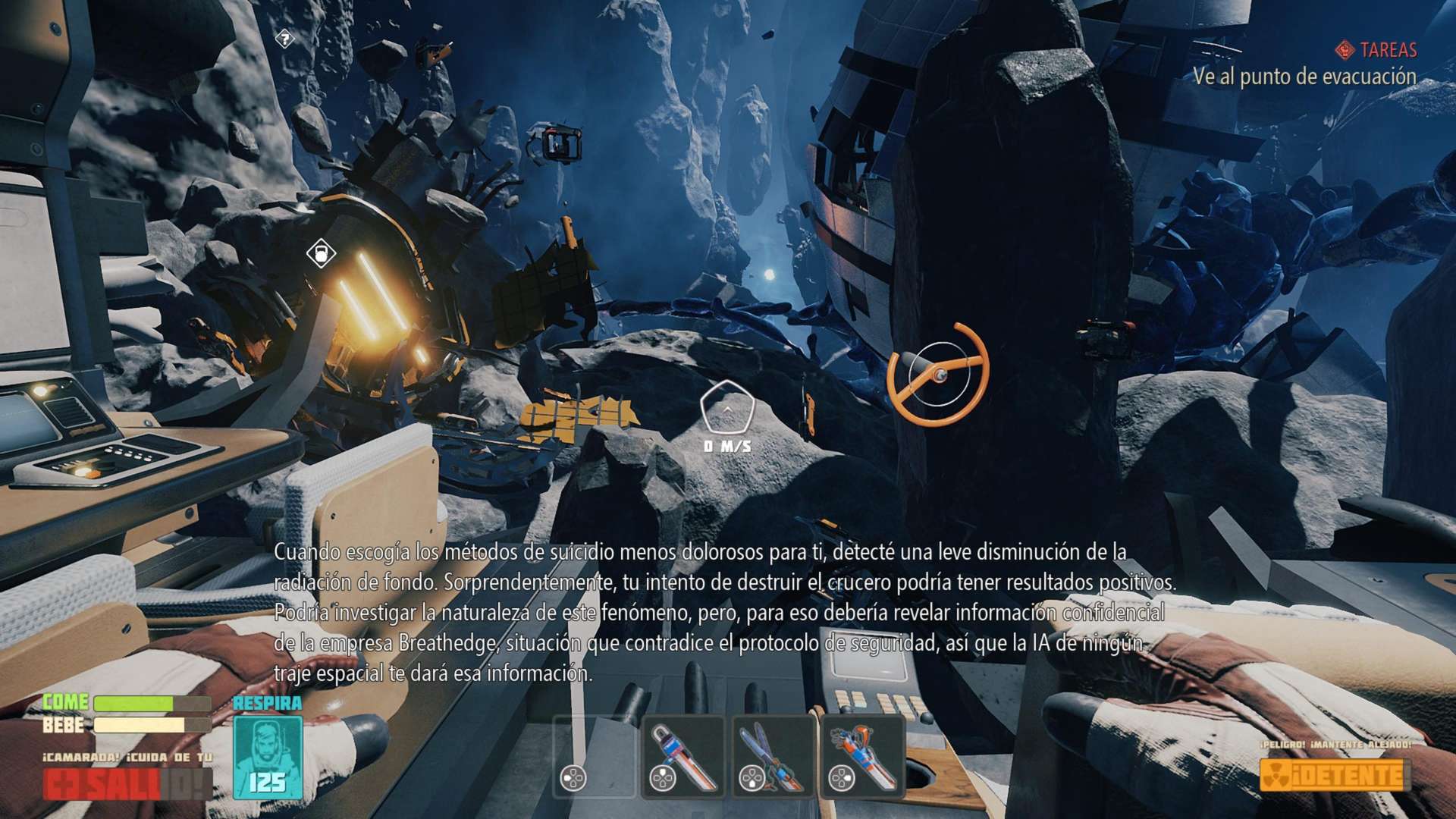The width and height of the screenshot is (1456, 819).
Task: Click the question mark waypoint marker
Action: coord(284,38)
